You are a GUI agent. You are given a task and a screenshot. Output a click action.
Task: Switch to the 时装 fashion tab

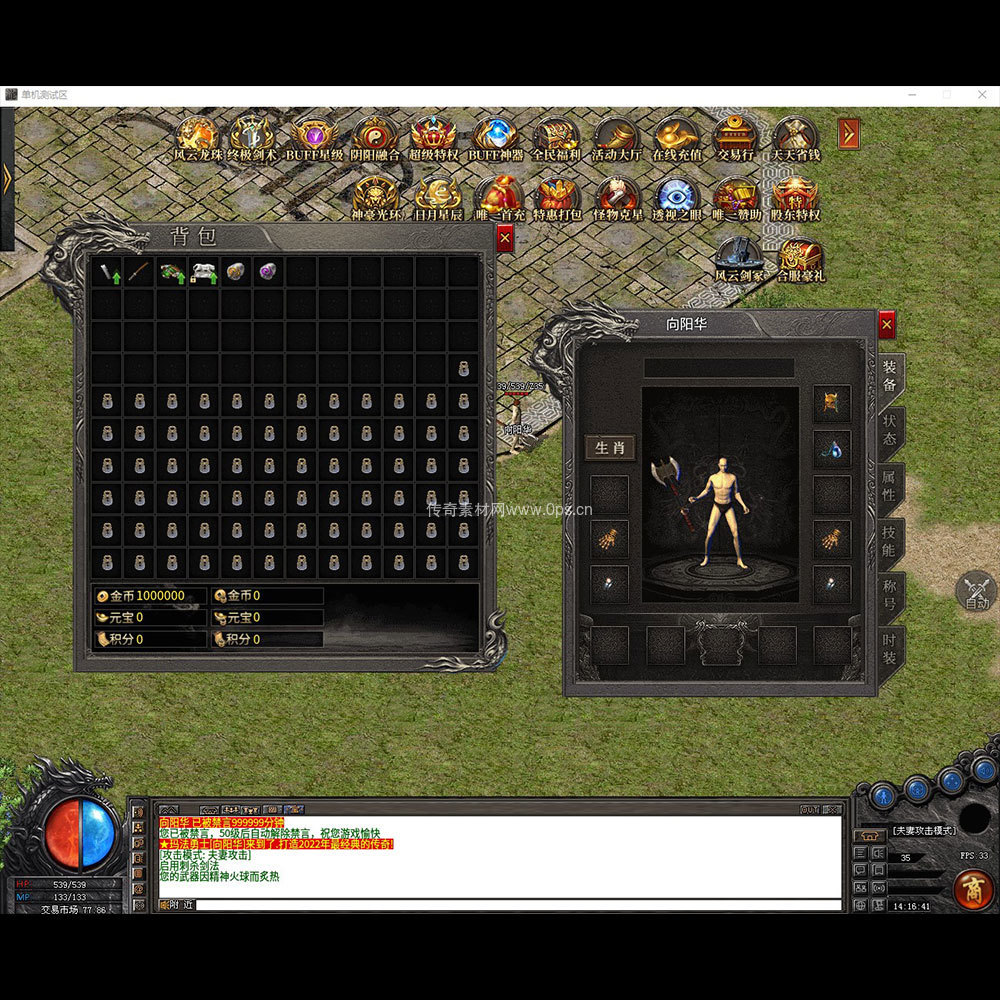pos(889,650)
